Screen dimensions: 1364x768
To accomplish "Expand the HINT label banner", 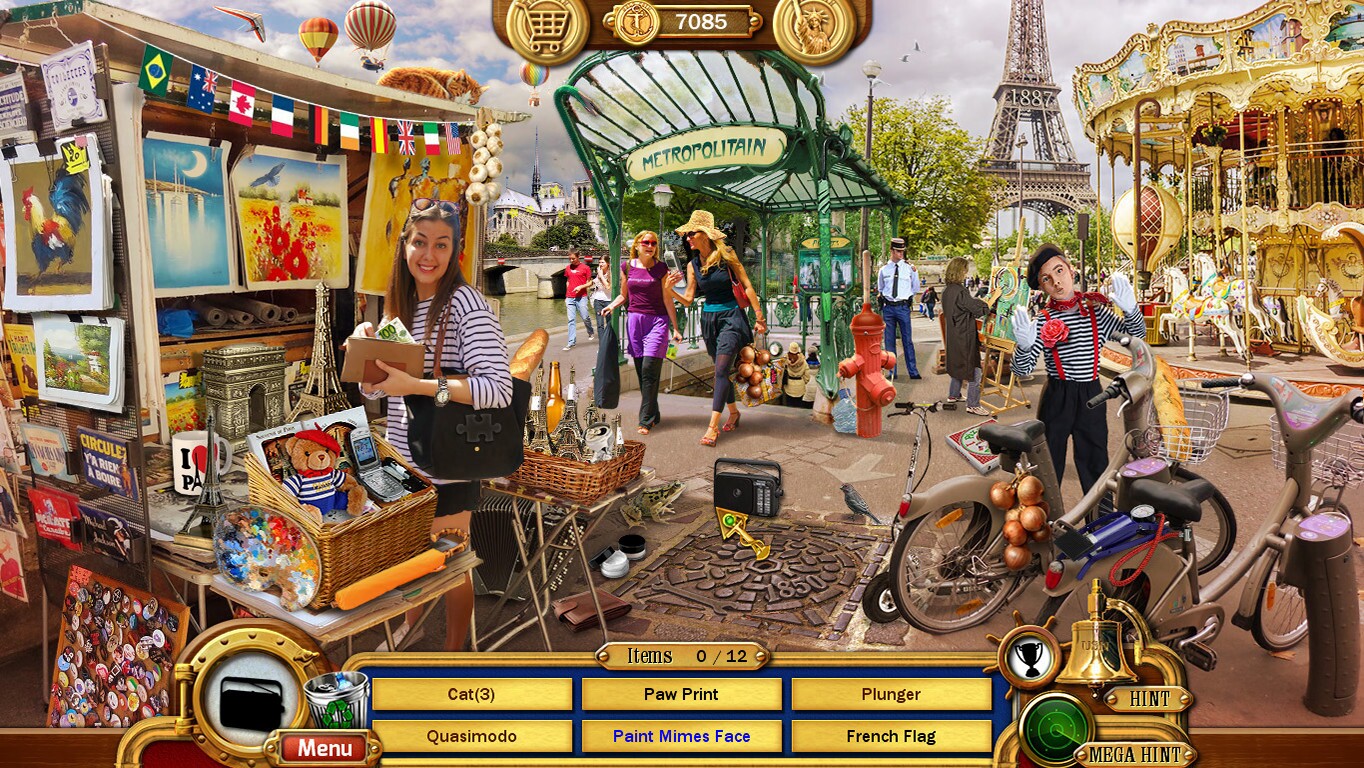I will (x=1150, y=700).
